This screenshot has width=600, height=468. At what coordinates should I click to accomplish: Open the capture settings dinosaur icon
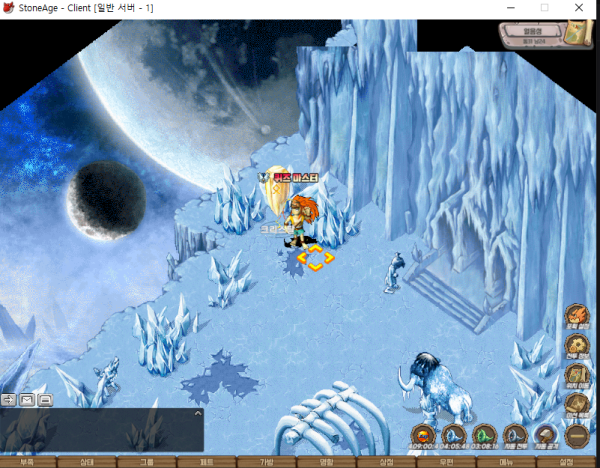click(x=576, y=317)
